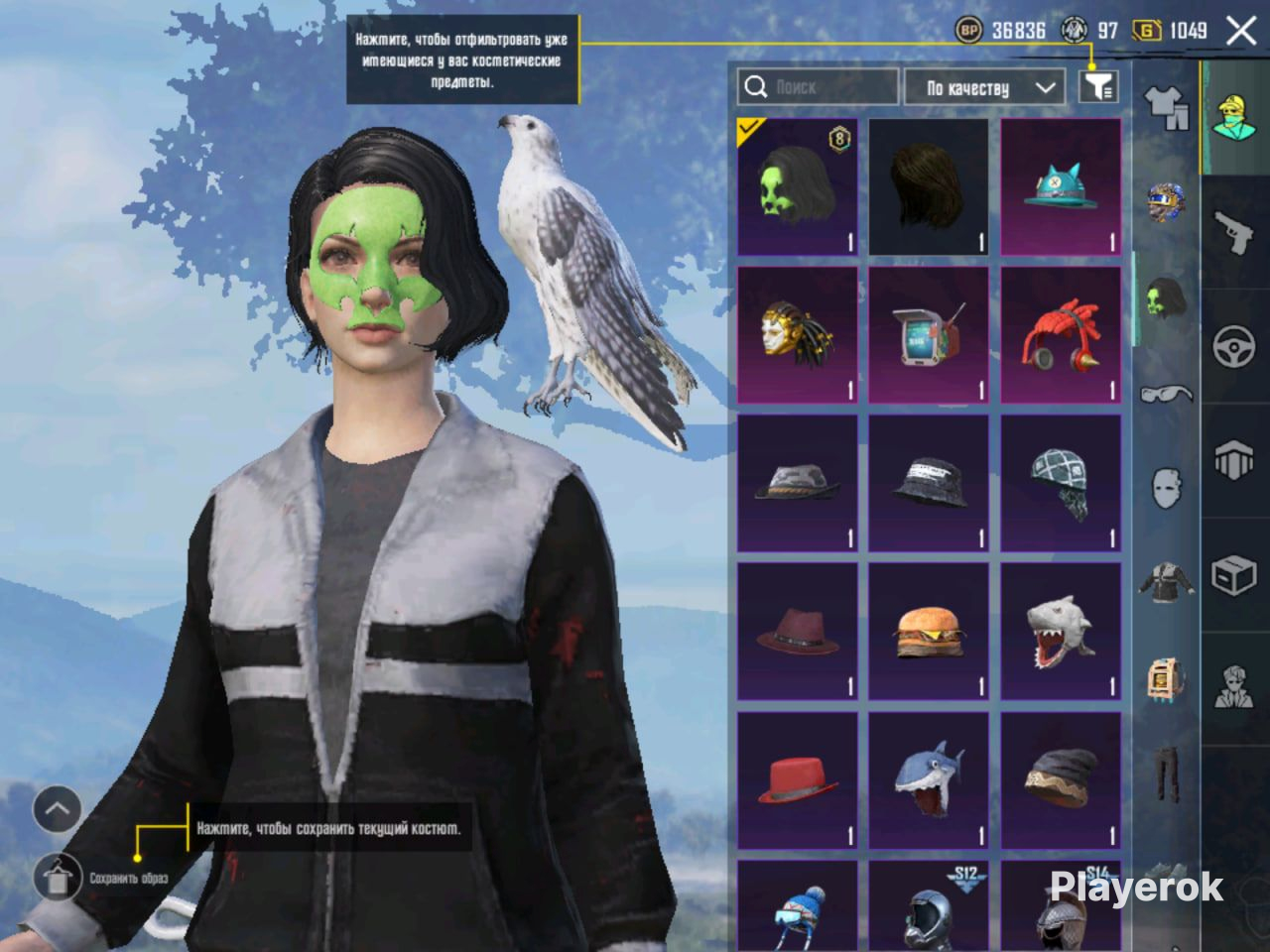
Task: Open the vehicle steering wheel tab
Action: tap(1235, 347)
